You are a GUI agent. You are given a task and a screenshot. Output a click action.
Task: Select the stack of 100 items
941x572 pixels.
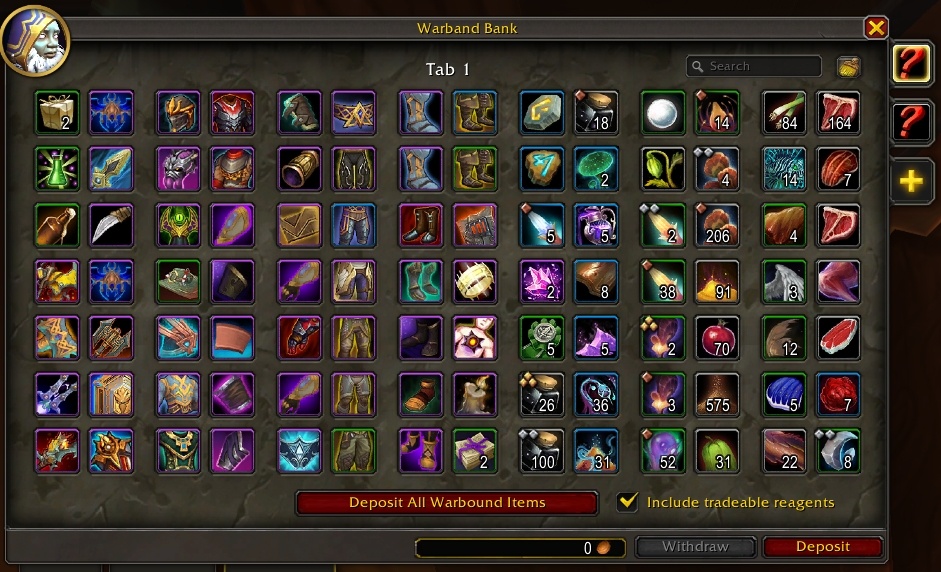coord(541,450)
